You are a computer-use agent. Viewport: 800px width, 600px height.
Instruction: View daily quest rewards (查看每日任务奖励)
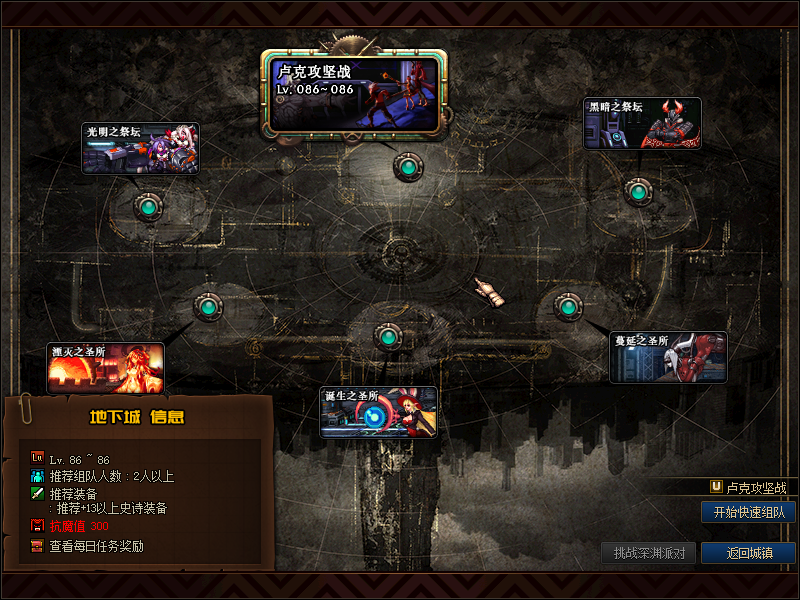[96, 546]
